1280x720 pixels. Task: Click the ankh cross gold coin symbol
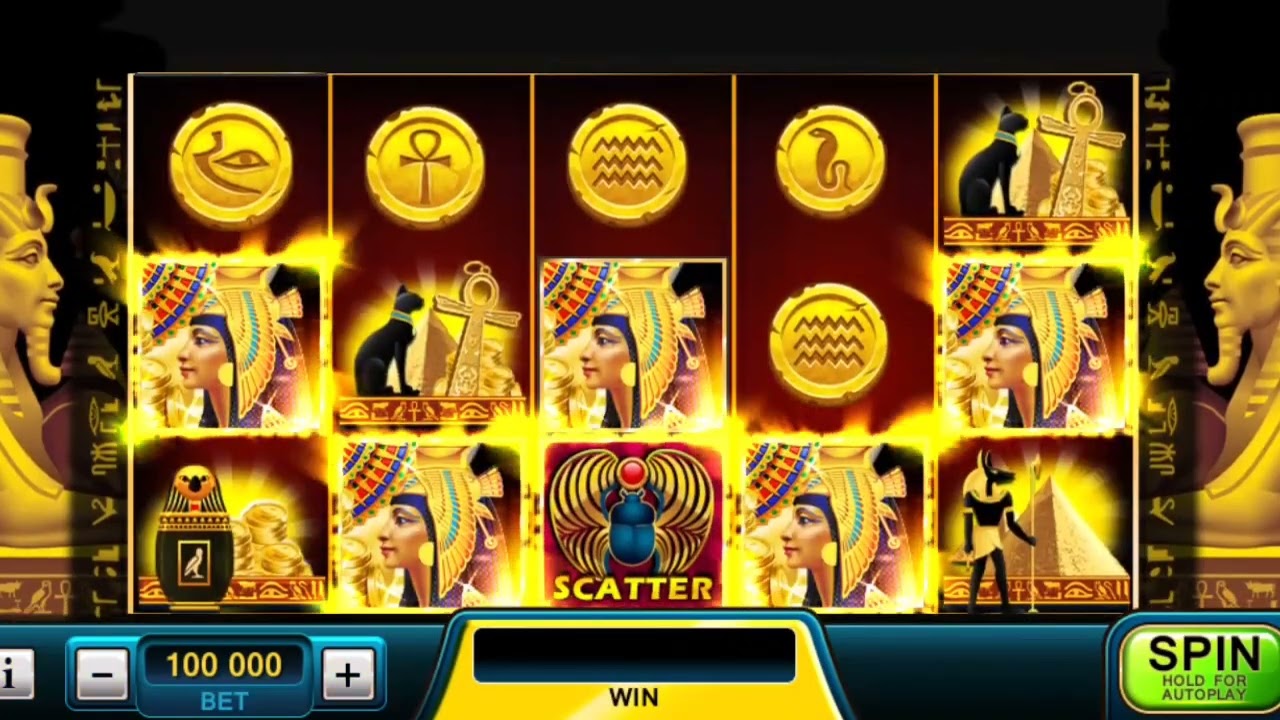430,160
